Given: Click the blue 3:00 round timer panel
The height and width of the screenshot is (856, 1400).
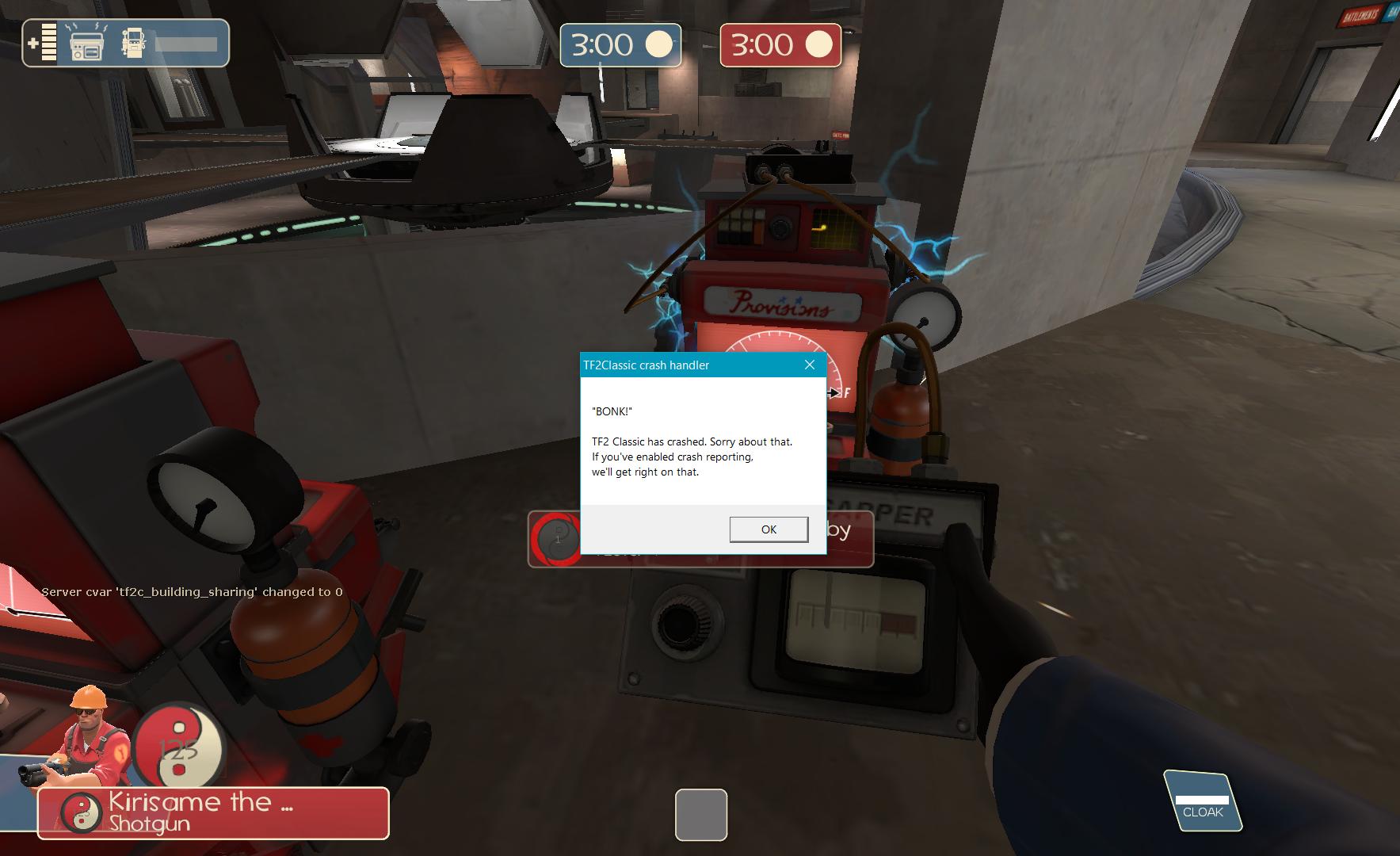Looking at the screenshot, I should 620,45.
